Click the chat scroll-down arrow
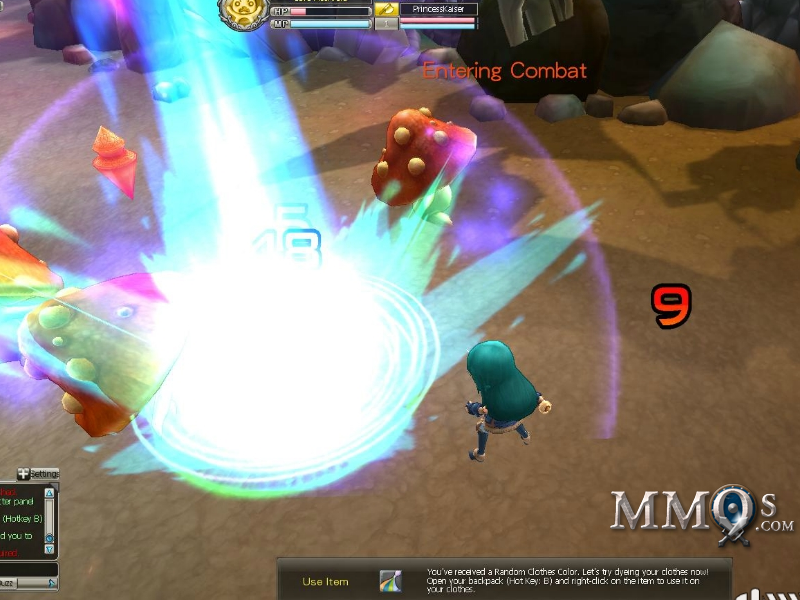Image resolution: width=800 pixels, height=600 pixels. pos(50,549)
